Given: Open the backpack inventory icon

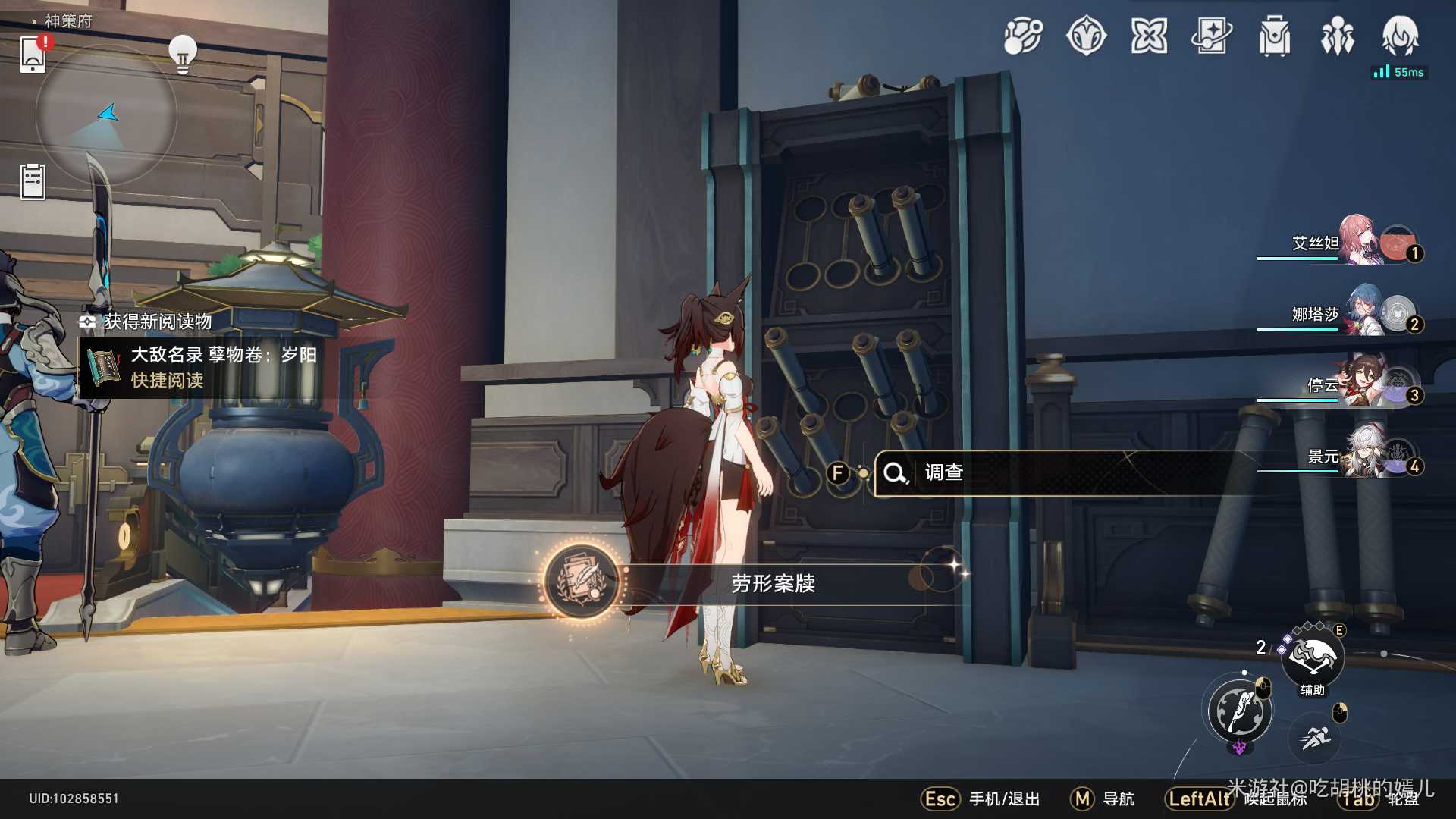Looking at the screenshot, I should tap(1275, 36).
